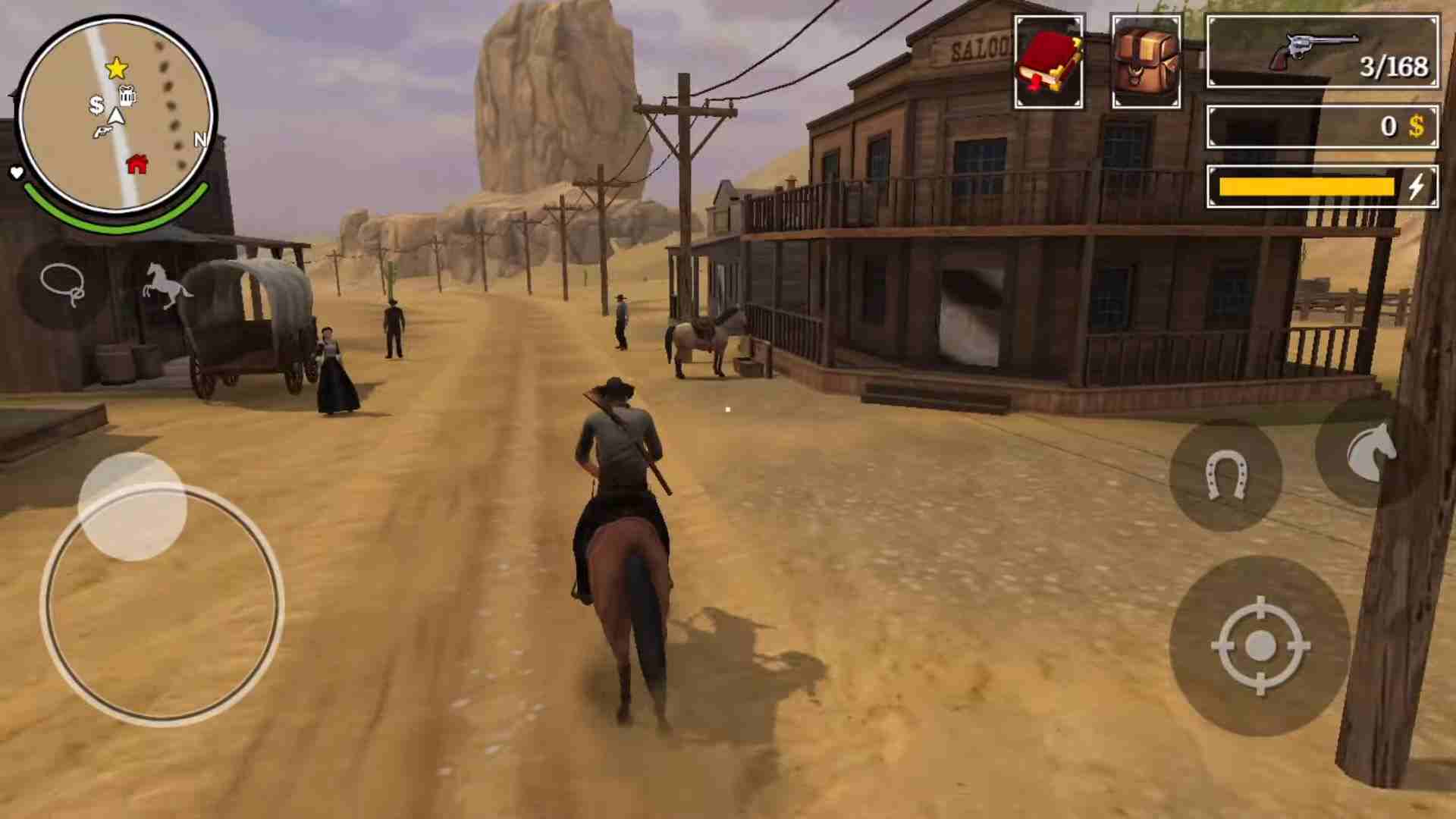Open the saddlebag inventory
The image size is (1456, 819).
1145,61
